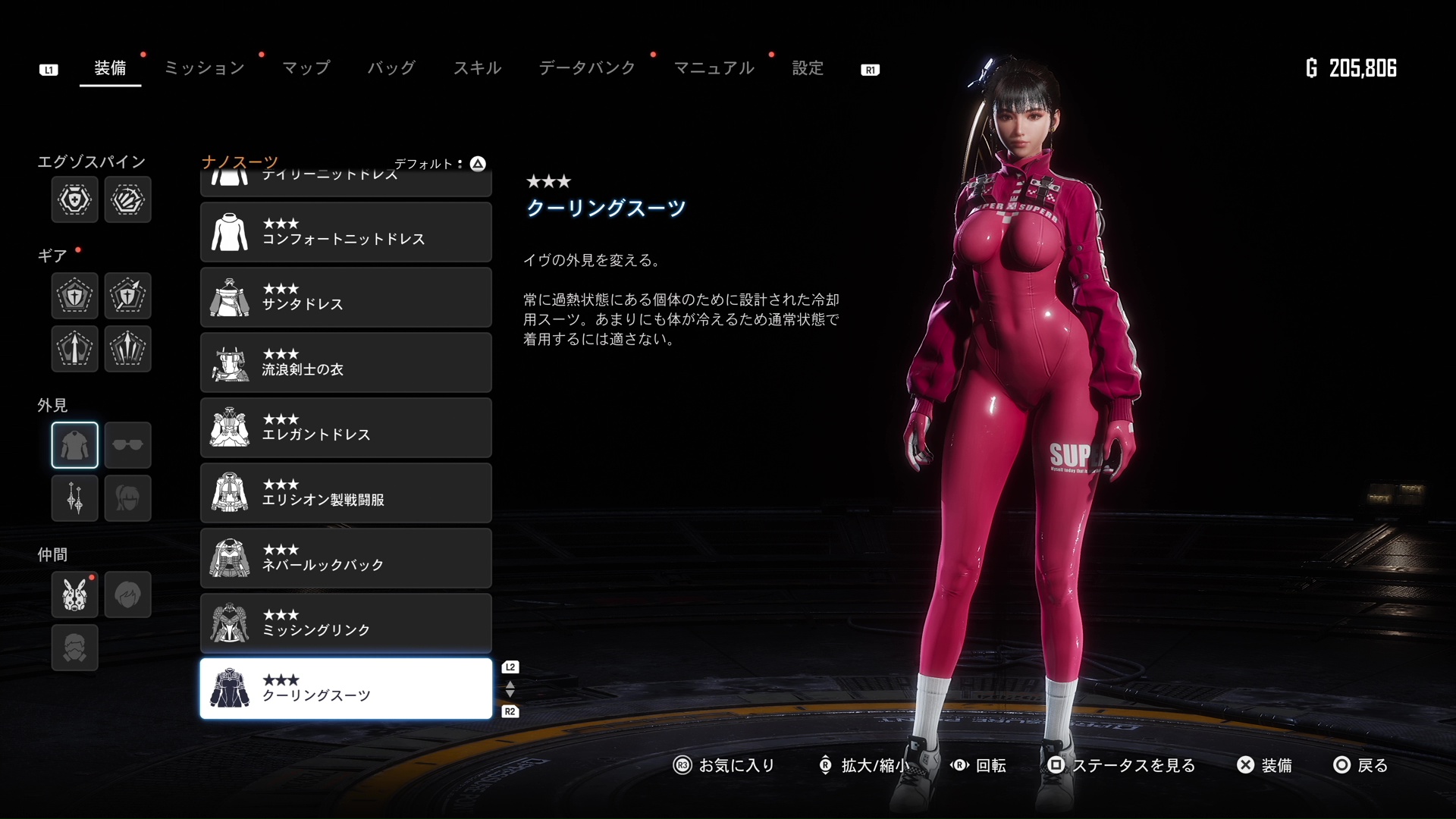
Task: Open the データバンク menu tab
Action: (586, 67)
